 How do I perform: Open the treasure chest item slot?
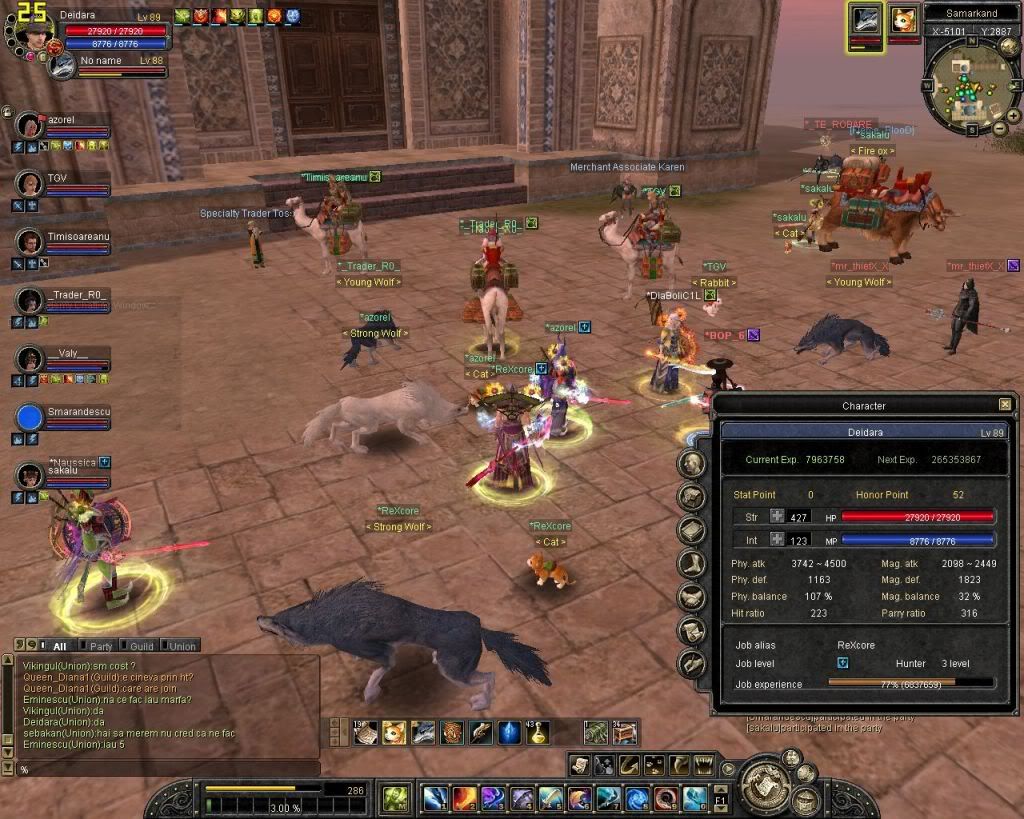(x=624, y=733)
